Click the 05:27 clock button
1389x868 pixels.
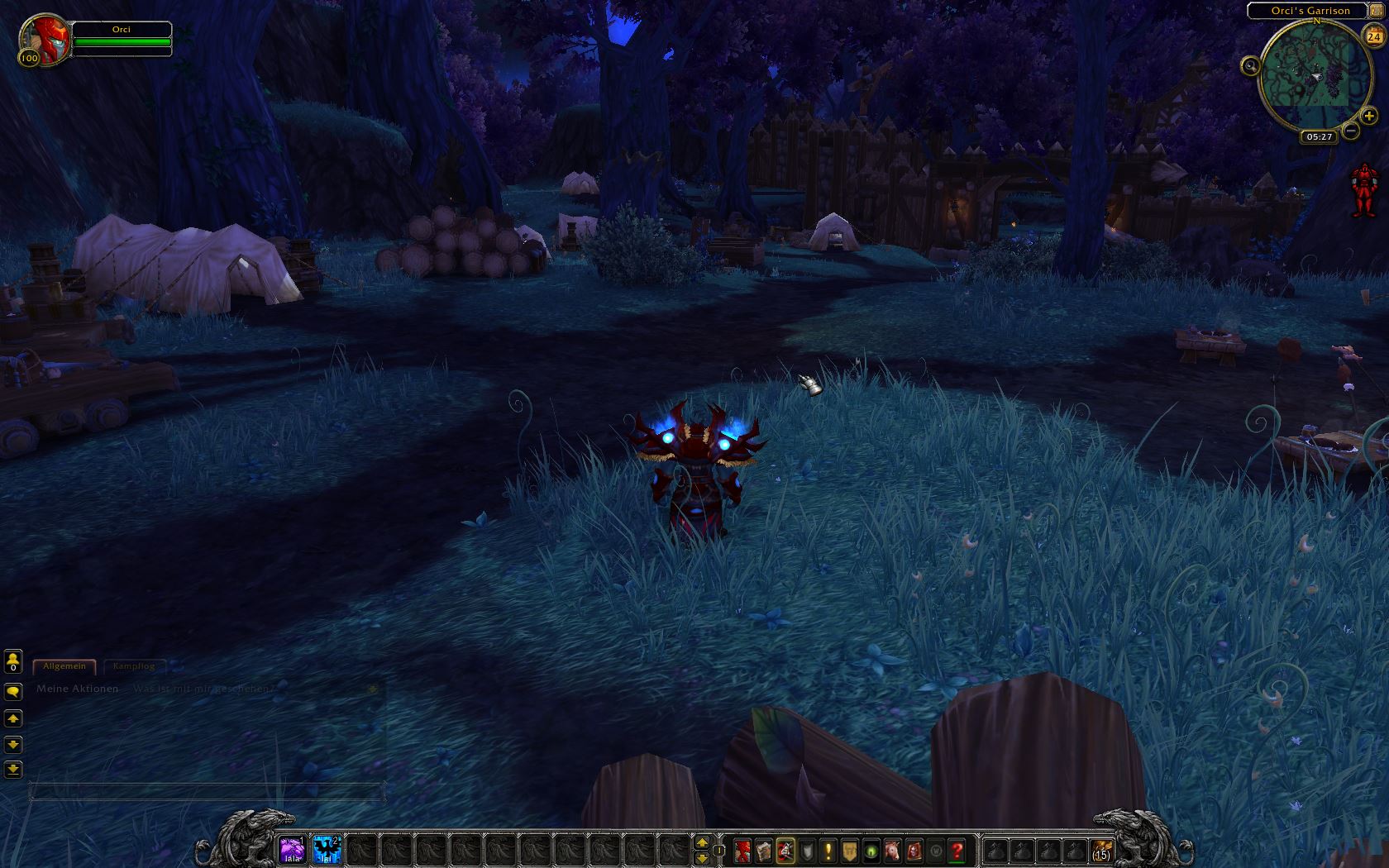tap(1319, 136)
